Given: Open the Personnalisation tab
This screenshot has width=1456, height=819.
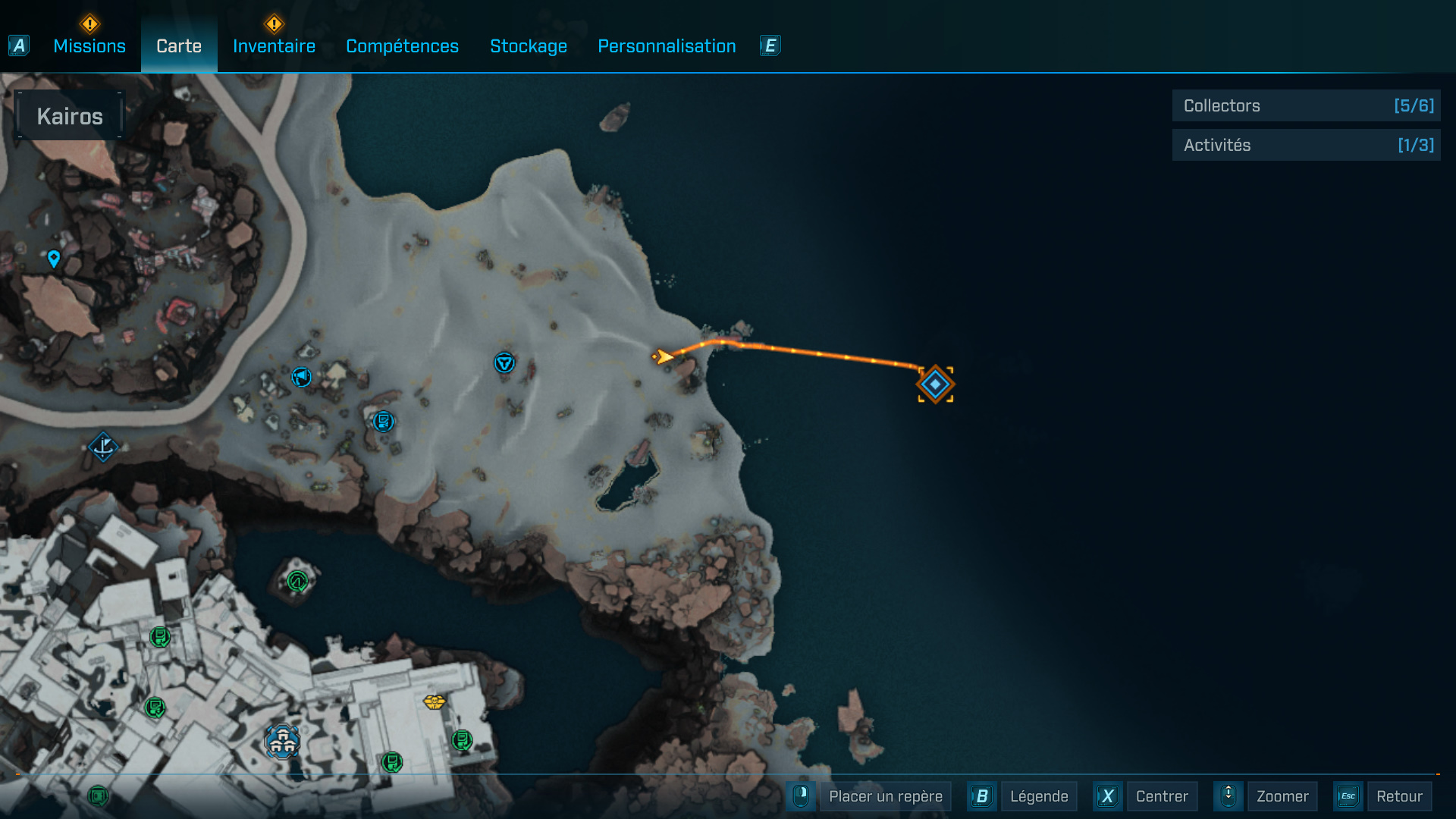Looking at the screenshot, I should pyautogui.click(x=667, y=46).
